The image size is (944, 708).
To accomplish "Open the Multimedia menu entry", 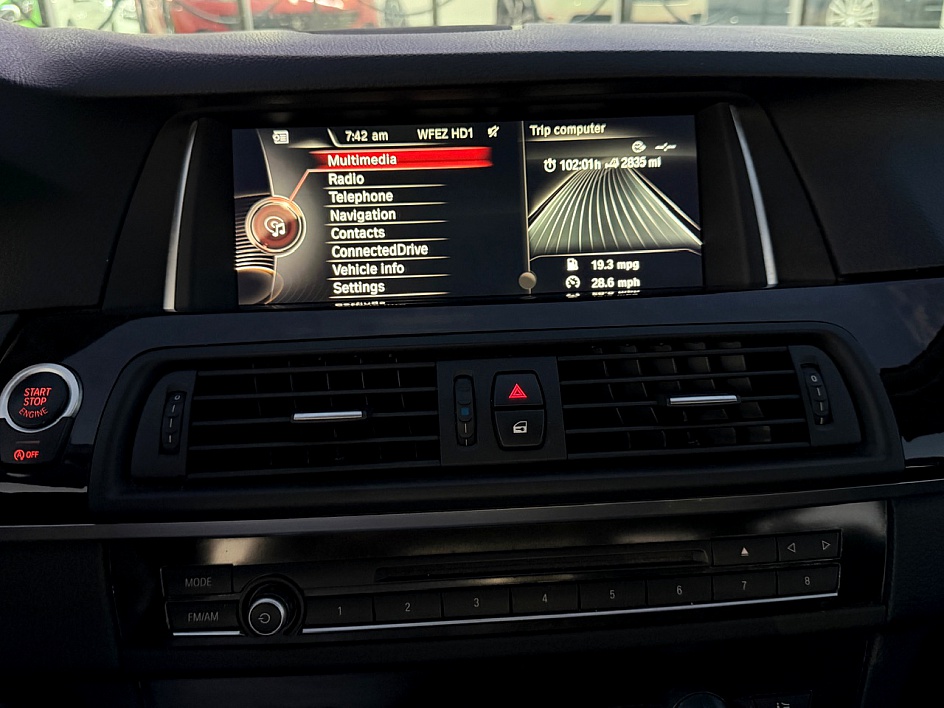I will click(x=362, y=160).
